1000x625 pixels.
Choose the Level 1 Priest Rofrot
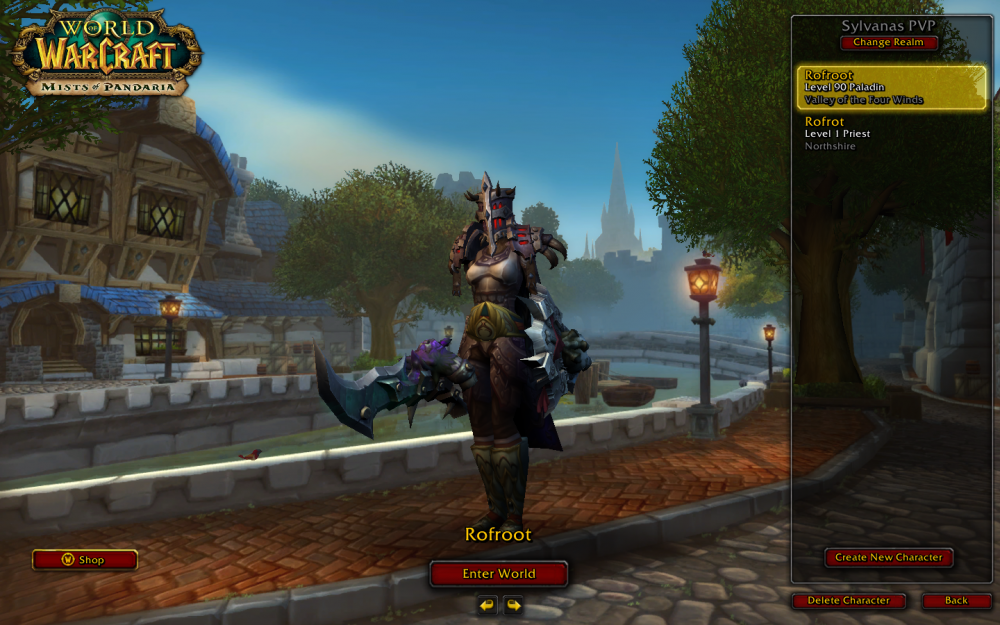[891, 134]
